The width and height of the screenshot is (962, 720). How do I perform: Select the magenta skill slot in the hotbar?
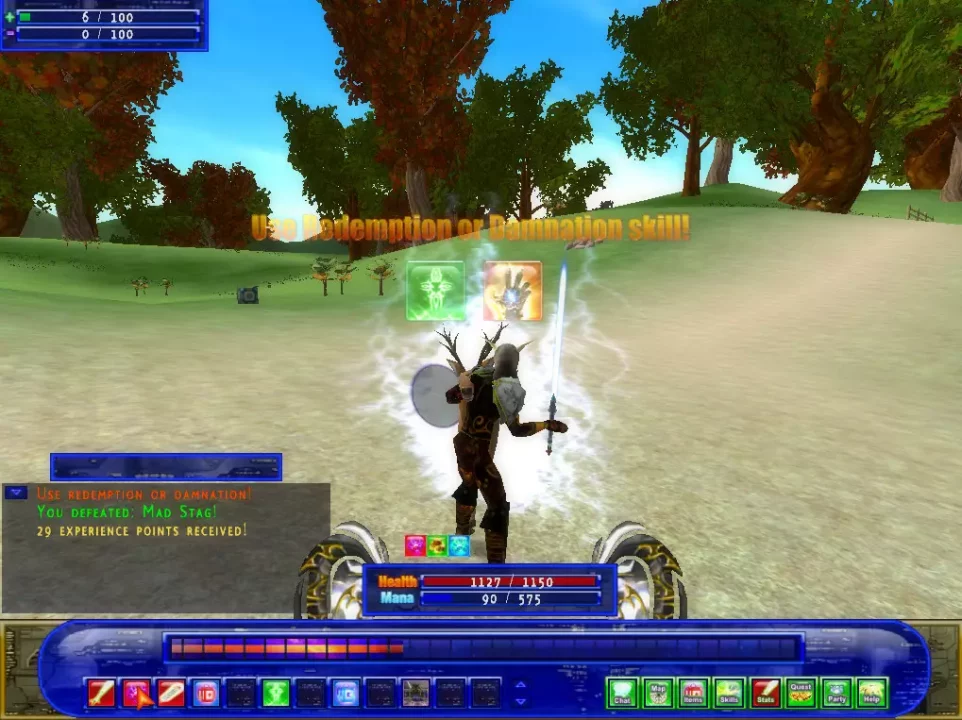tap(136, 693)
